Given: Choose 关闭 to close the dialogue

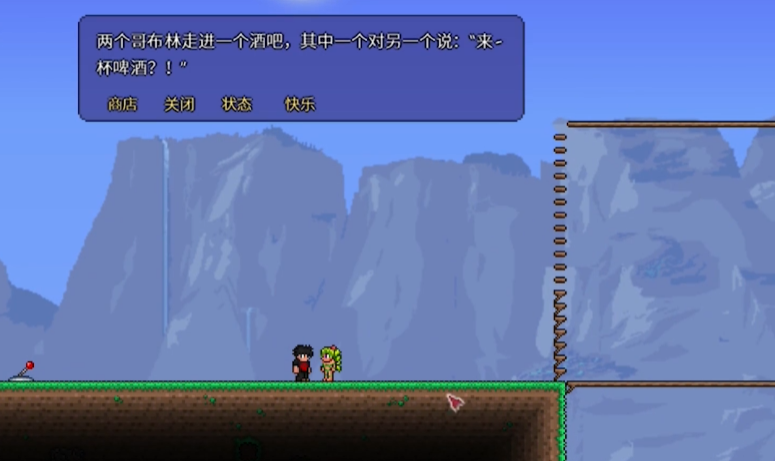Looking at the screenshot, I should [179, 104].
